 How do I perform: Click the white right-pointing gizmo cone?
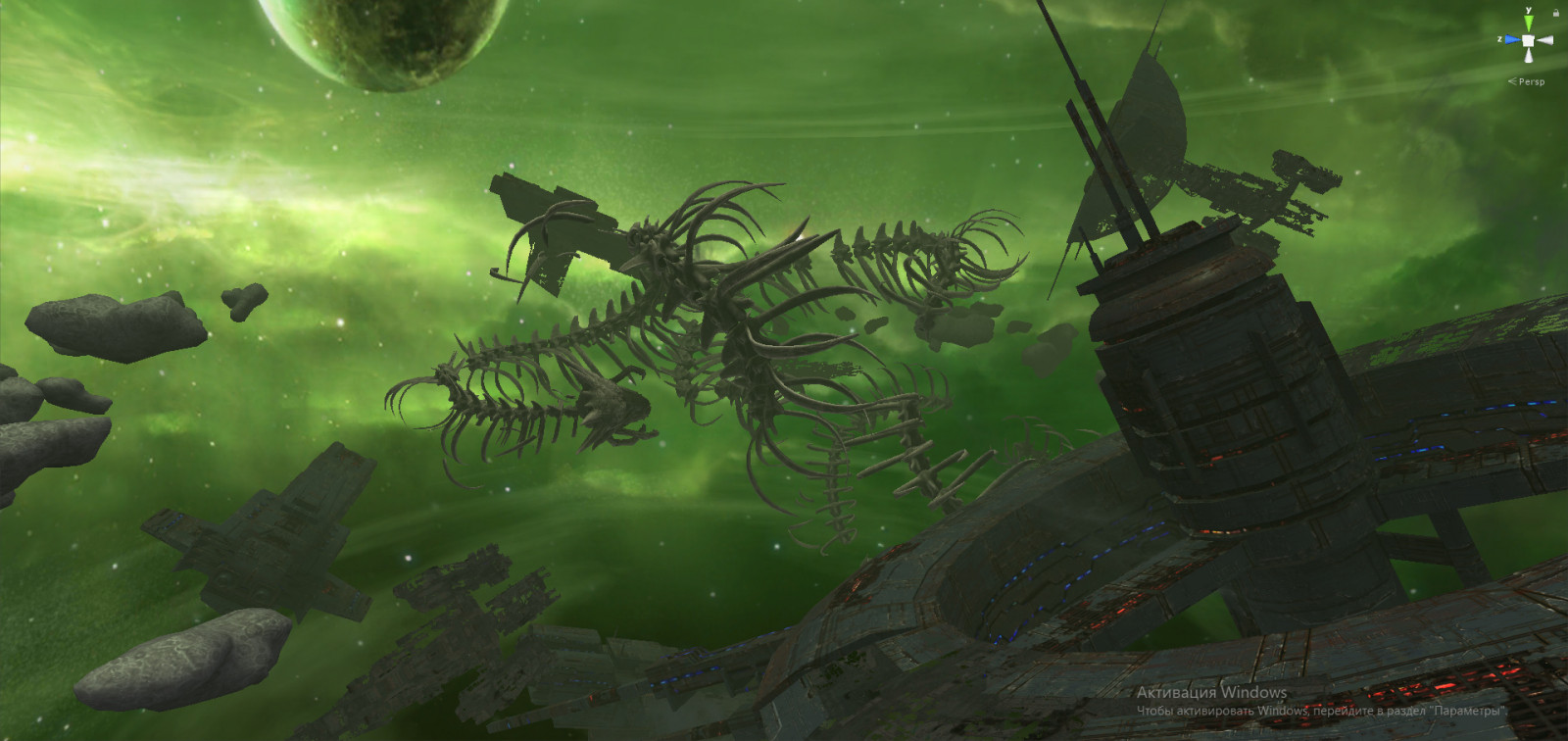point(1544,40)
